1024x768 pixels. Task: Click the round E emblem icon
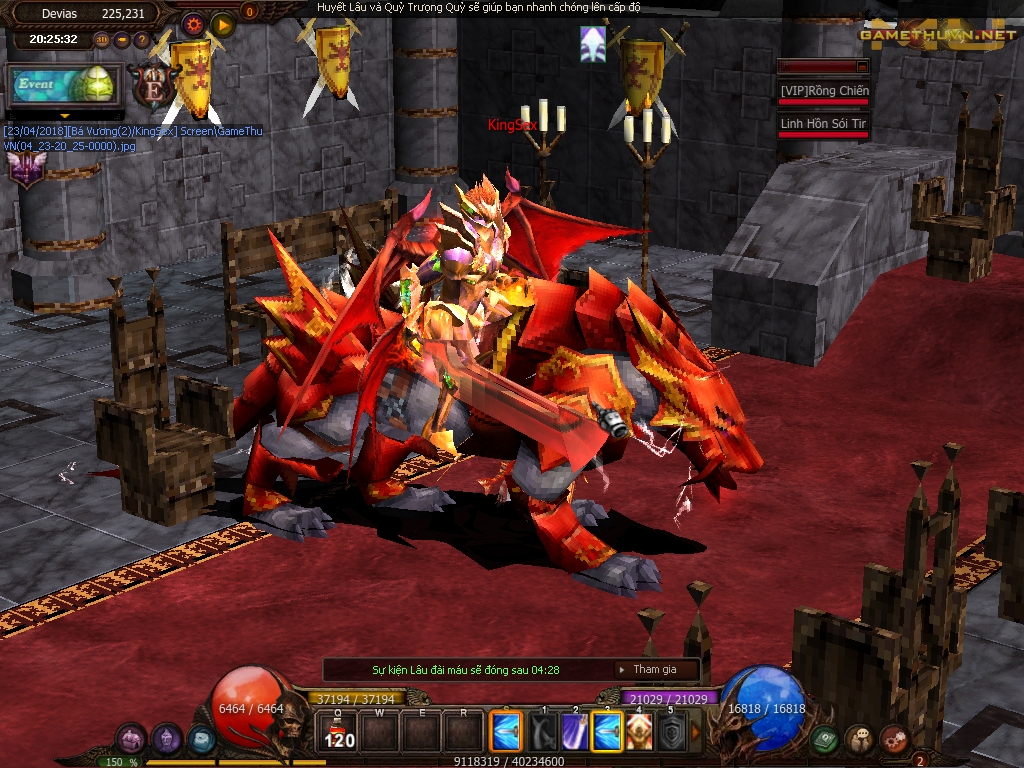tap(153, 87)
